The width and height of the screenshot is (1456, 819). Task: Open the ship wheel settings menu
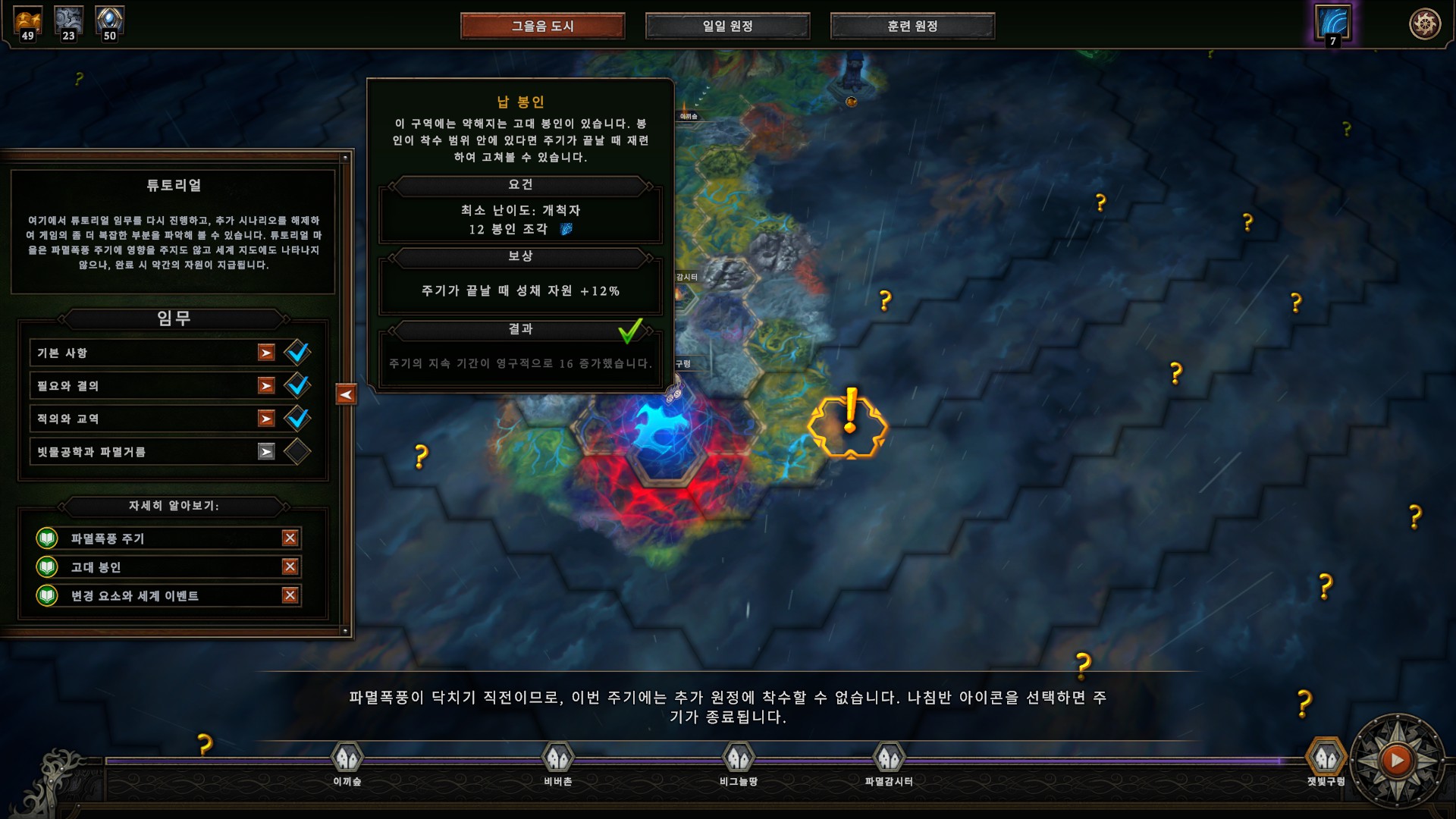pos(1424,24)
